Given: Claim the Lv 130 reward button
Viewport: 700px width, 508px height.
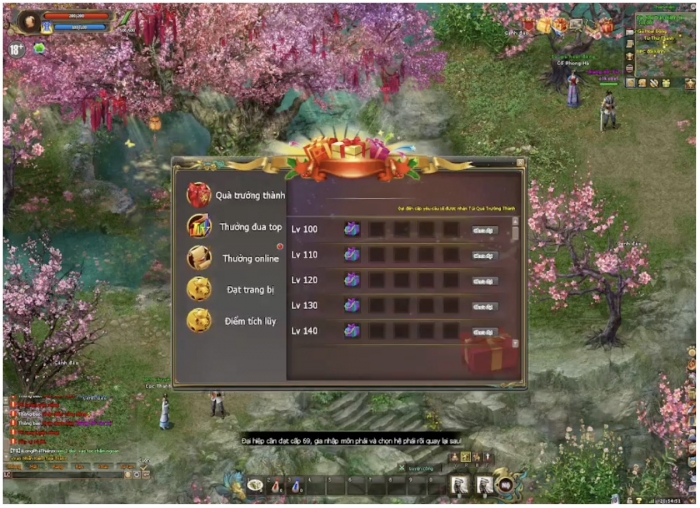Looking at the screenshot, I should (x=484, y=306).
